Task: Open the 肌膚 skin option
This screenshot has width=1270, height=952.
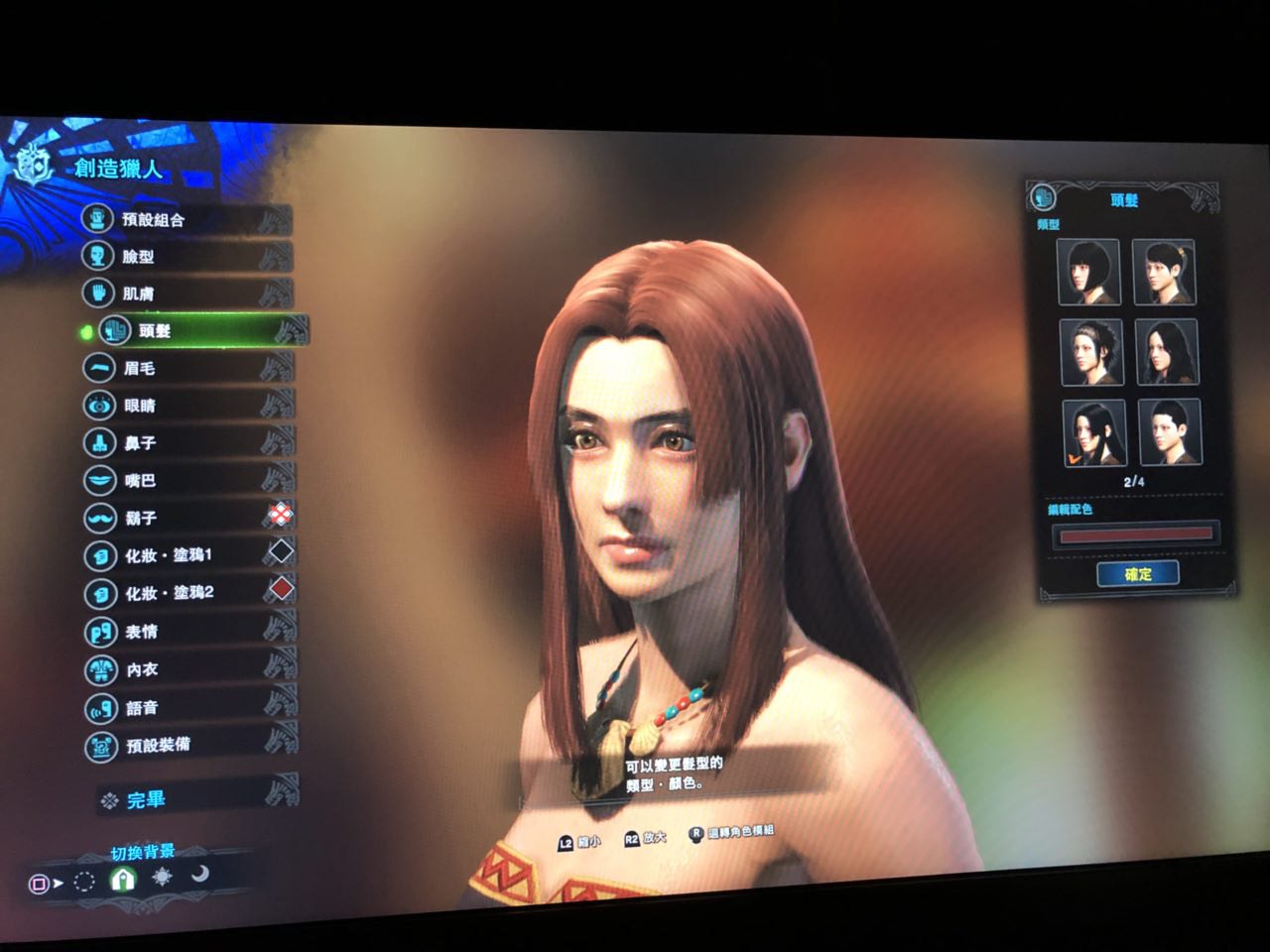Action: click(x=139, y=294)
